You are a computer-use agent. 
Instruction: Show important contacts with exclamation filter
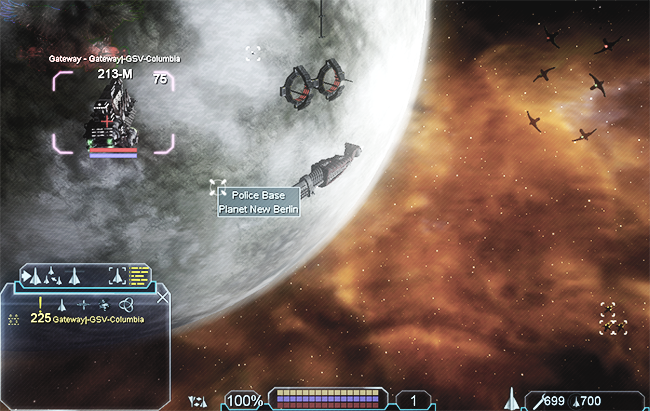[40, 303]
